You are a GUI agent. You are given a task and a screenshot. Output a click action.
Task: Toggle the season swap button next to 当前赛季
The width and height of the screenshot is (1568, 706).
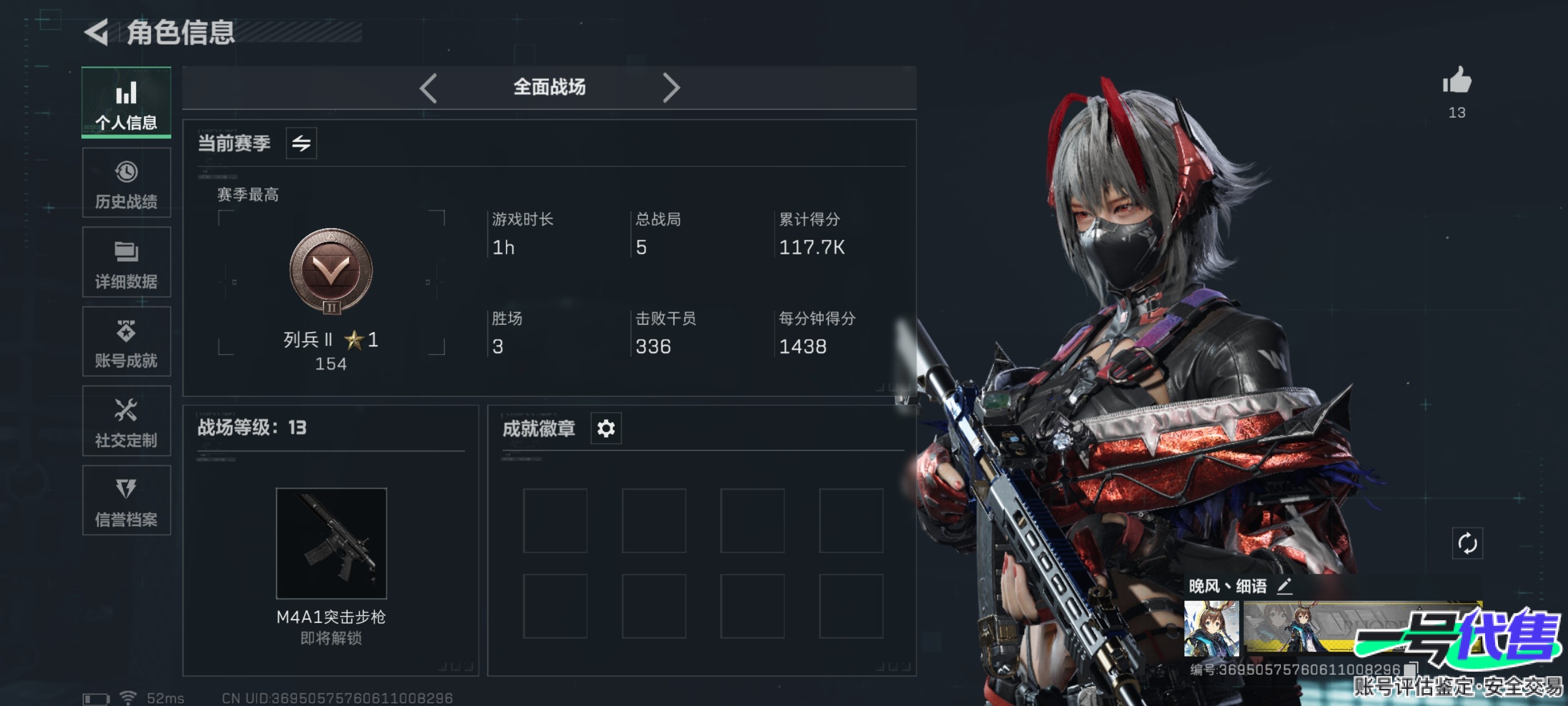pos(301,143)
